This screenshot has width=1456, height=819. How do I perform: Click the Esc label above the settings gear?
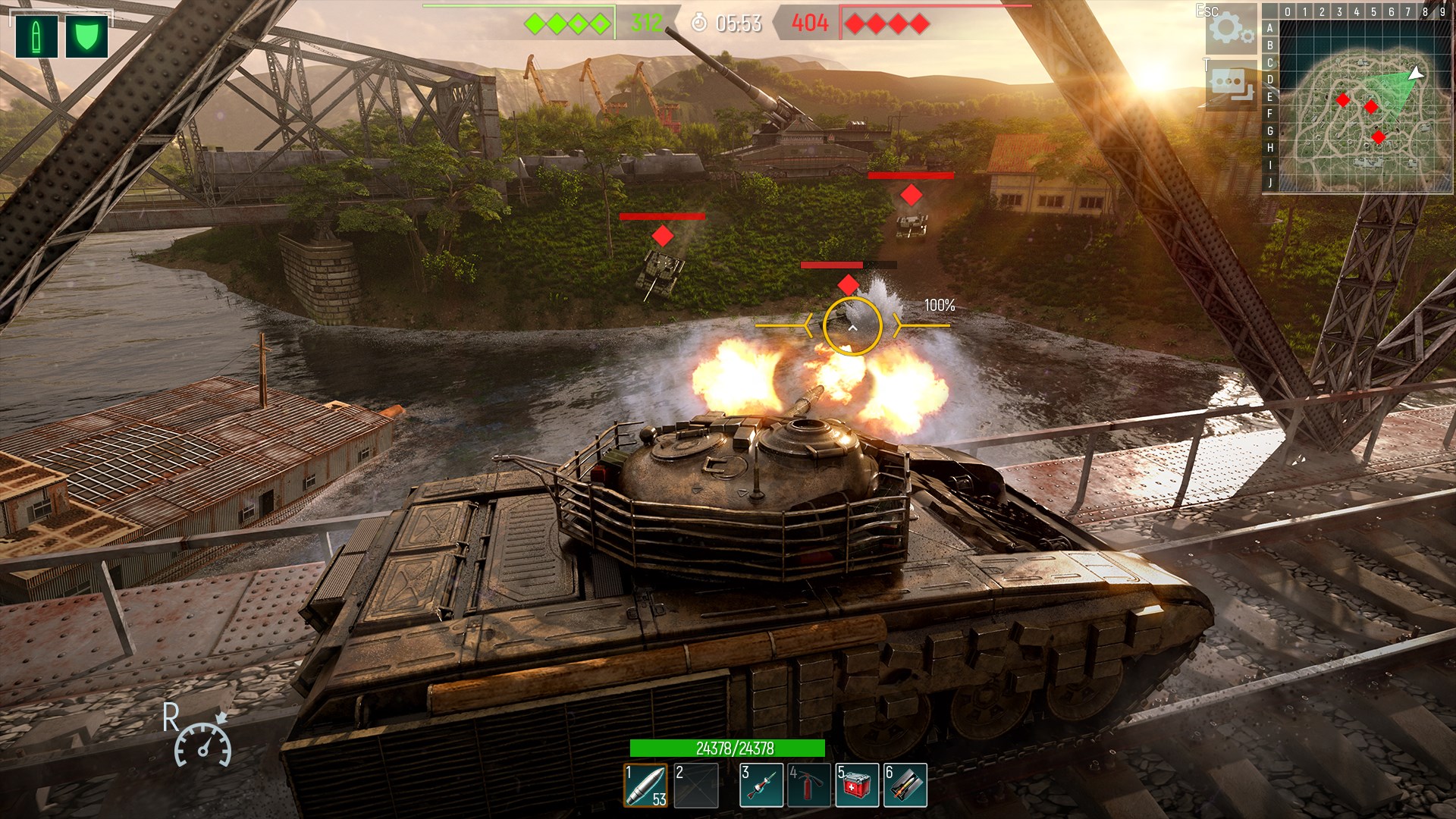click(1206, 11)
